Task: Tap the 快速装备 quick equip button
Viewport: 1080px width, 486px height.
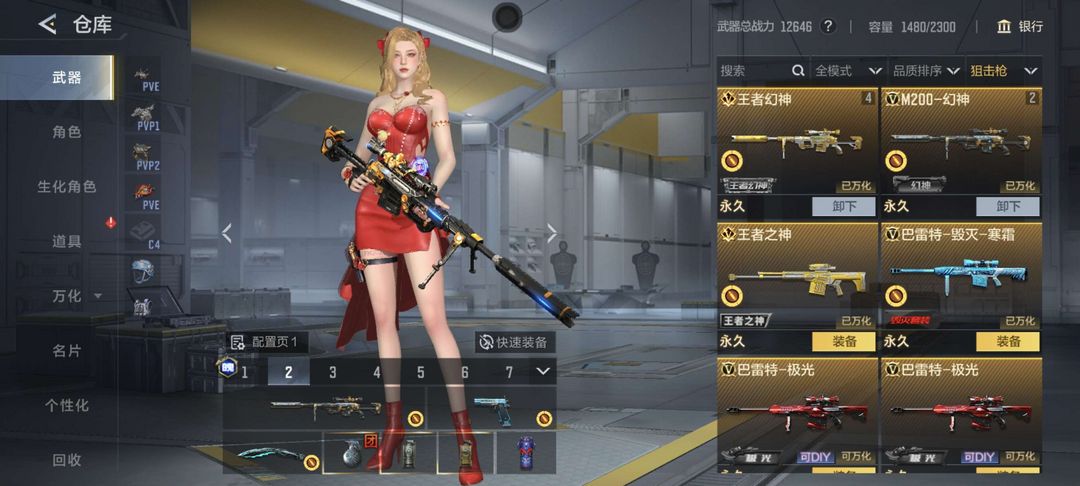Action: click(513, 342)
